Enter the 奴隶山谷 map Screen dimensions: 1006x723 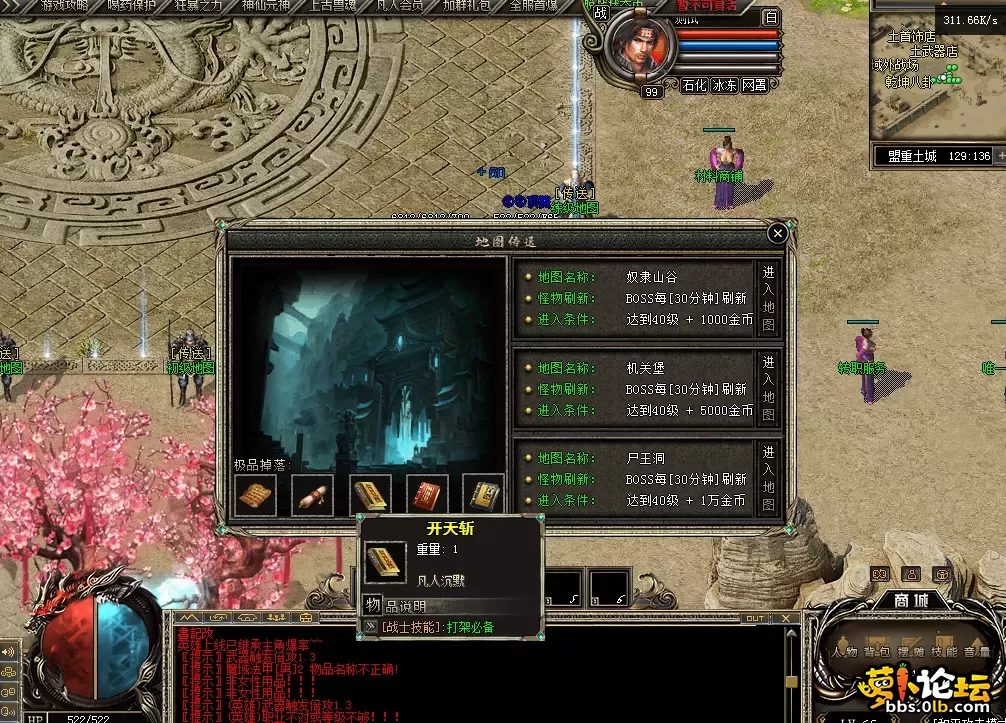768,298
